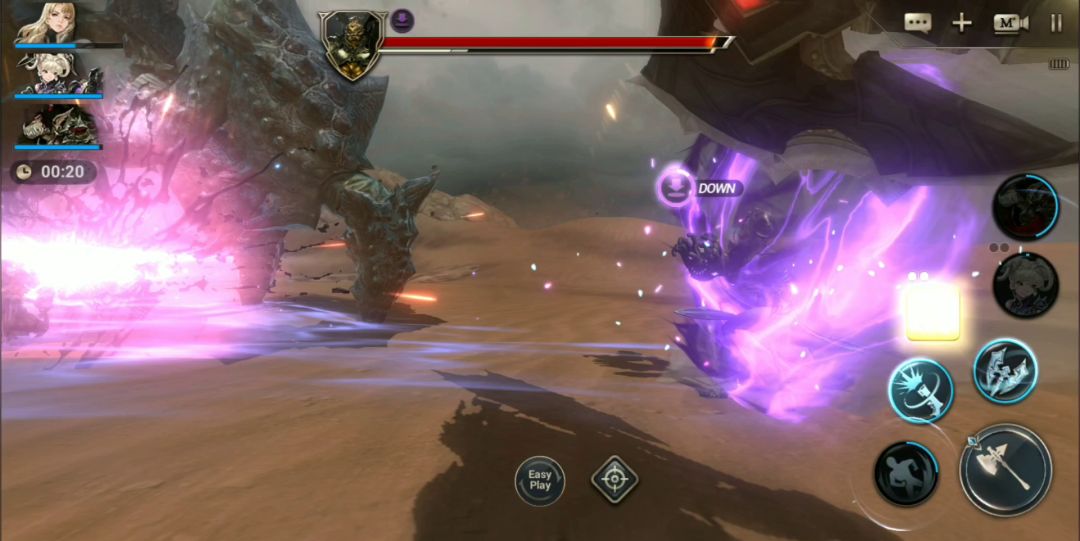Choose the dark armored hero portrait
Image resolution: width=1080 pixels, height=541 pixels.
[x=59, y=126]
